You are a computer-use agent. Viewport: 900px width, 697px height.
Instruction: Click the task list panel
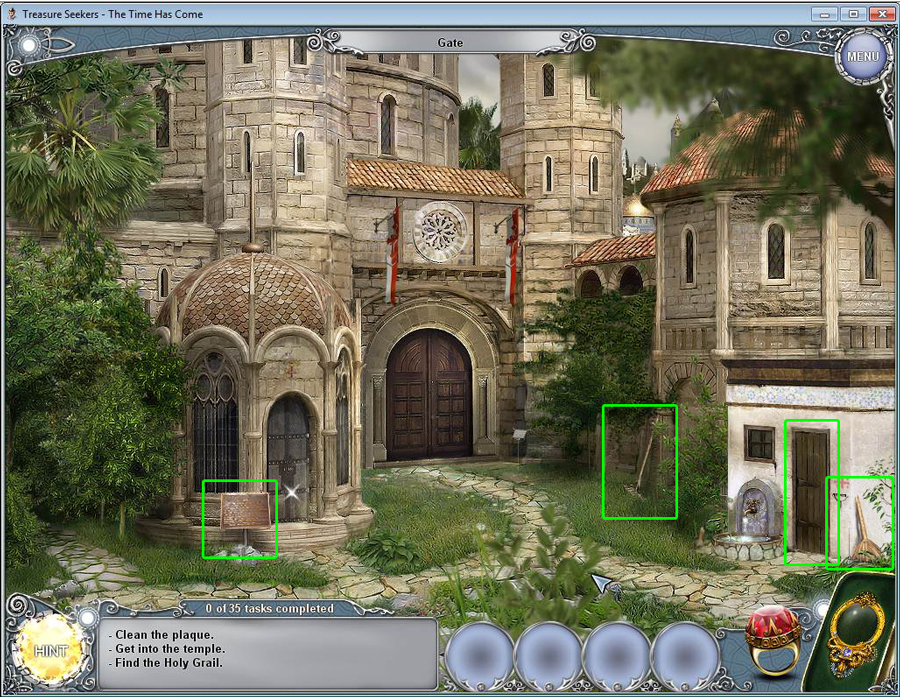pos(269,653)
